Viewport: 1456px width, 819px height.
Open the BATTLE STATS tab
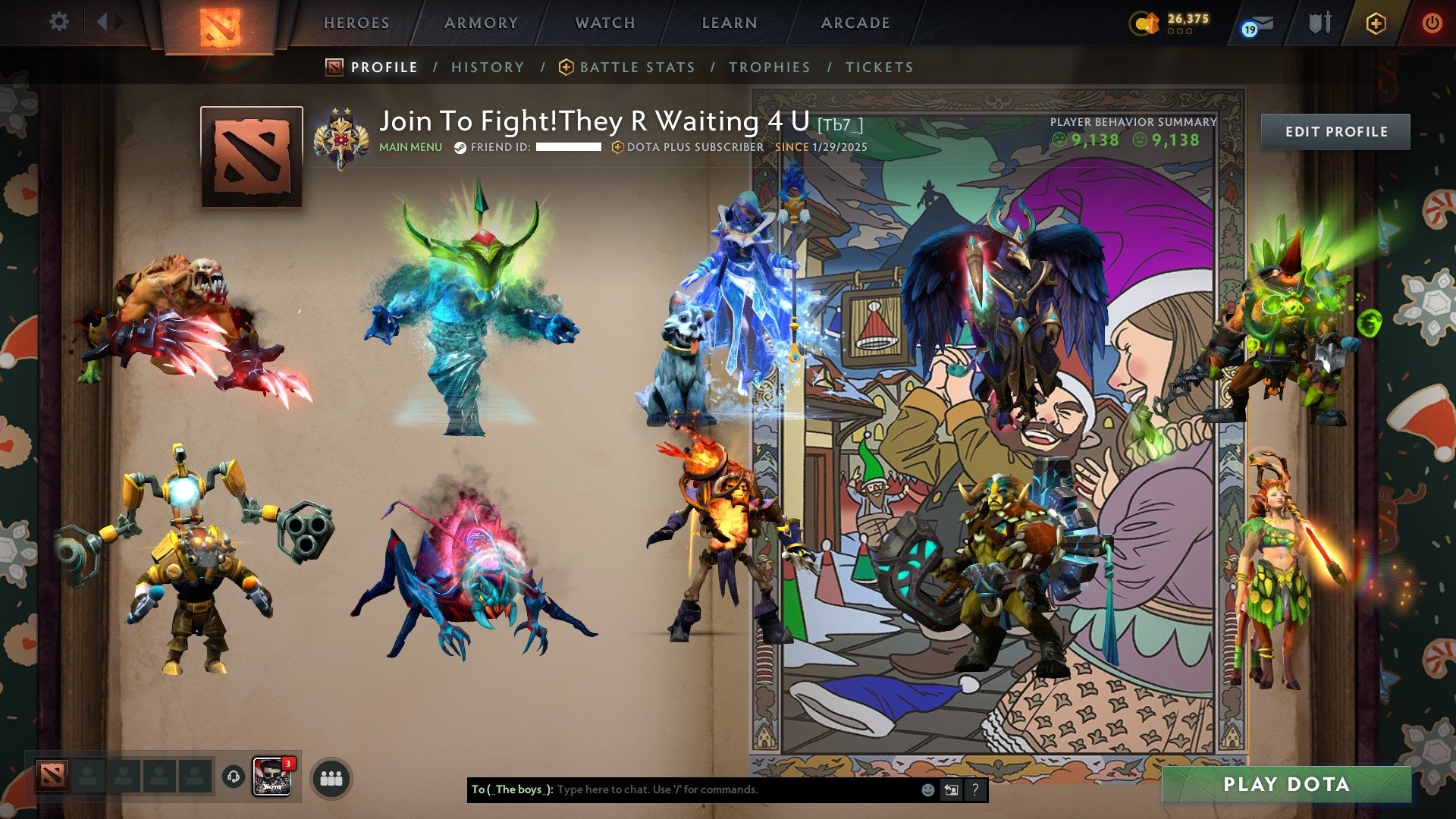pyautogui.click(x=636, y=67)
